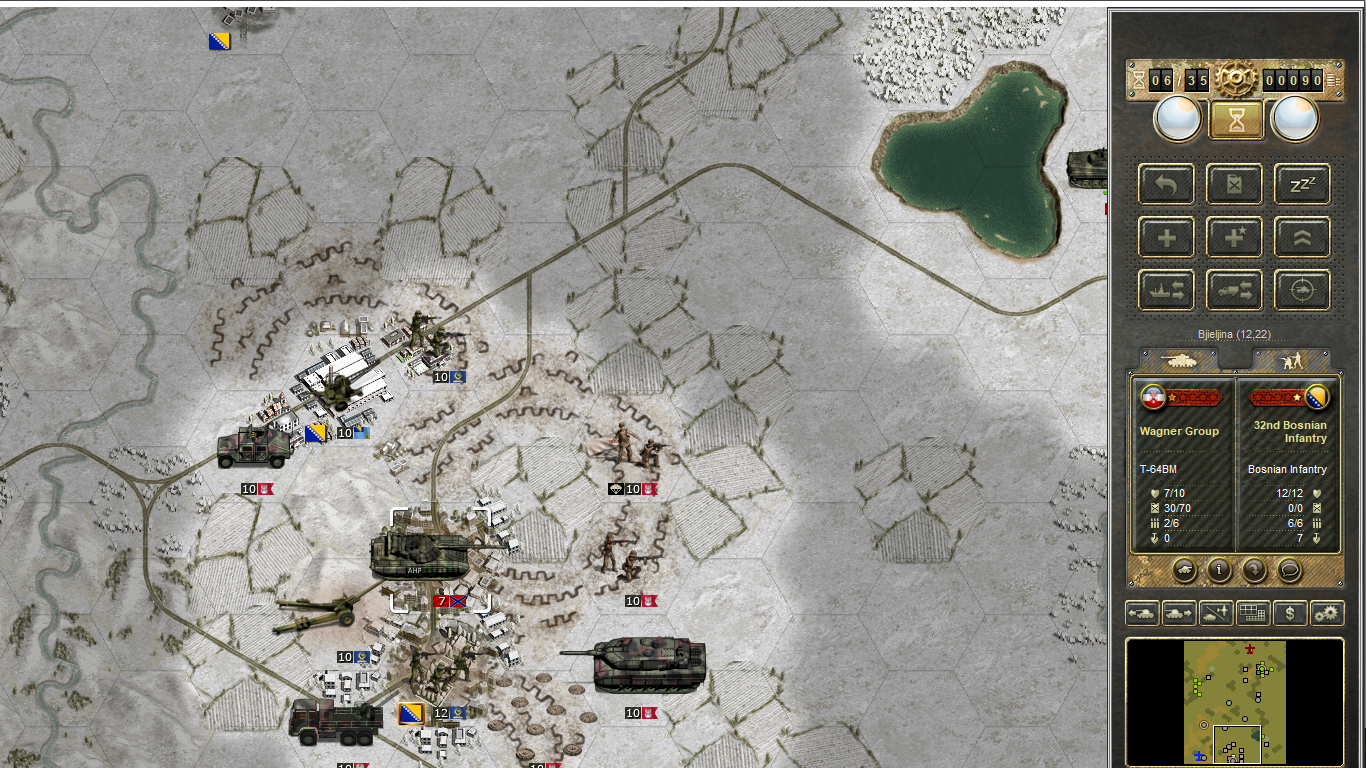Reinforce the unit with the plus button
The width and height of the screenshot is (1366, 768).
pyautogui.click(x=1166, y=238)
